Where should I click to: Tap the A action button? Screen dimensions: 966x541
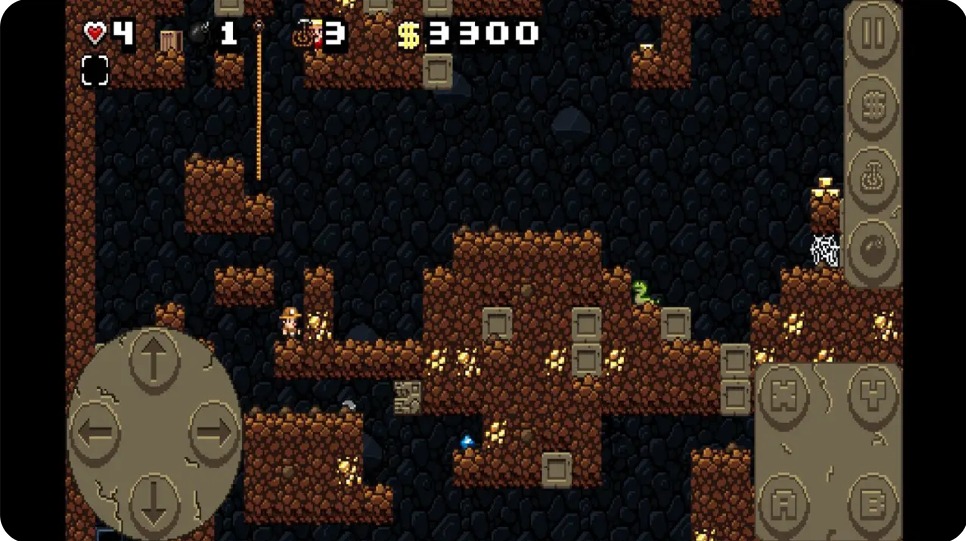(784, 500)
